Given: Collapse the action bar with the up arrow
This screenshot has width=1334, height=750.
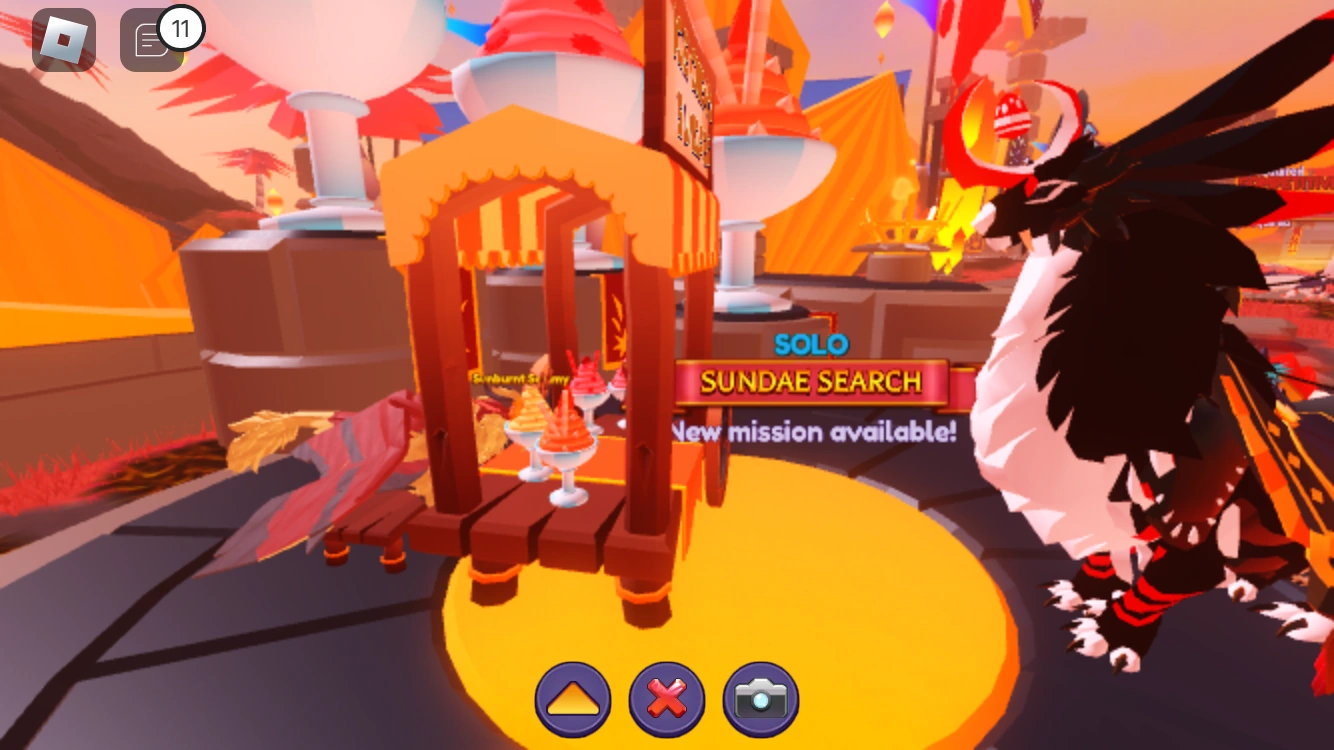Looking at the screenshot, I should [572, 699].
